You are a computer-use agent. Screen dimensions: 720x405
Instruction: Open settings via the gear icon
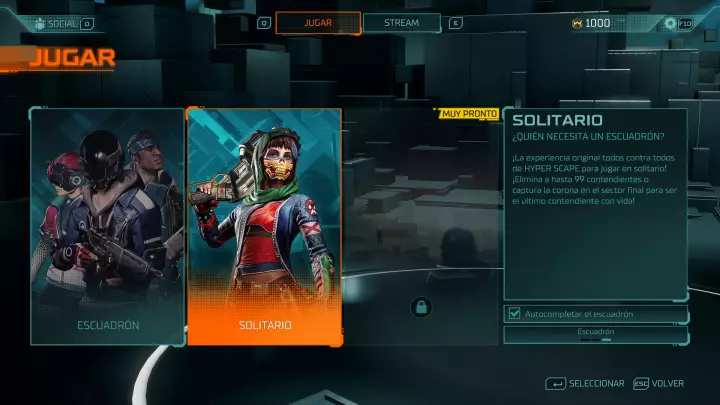click(670, 23)
